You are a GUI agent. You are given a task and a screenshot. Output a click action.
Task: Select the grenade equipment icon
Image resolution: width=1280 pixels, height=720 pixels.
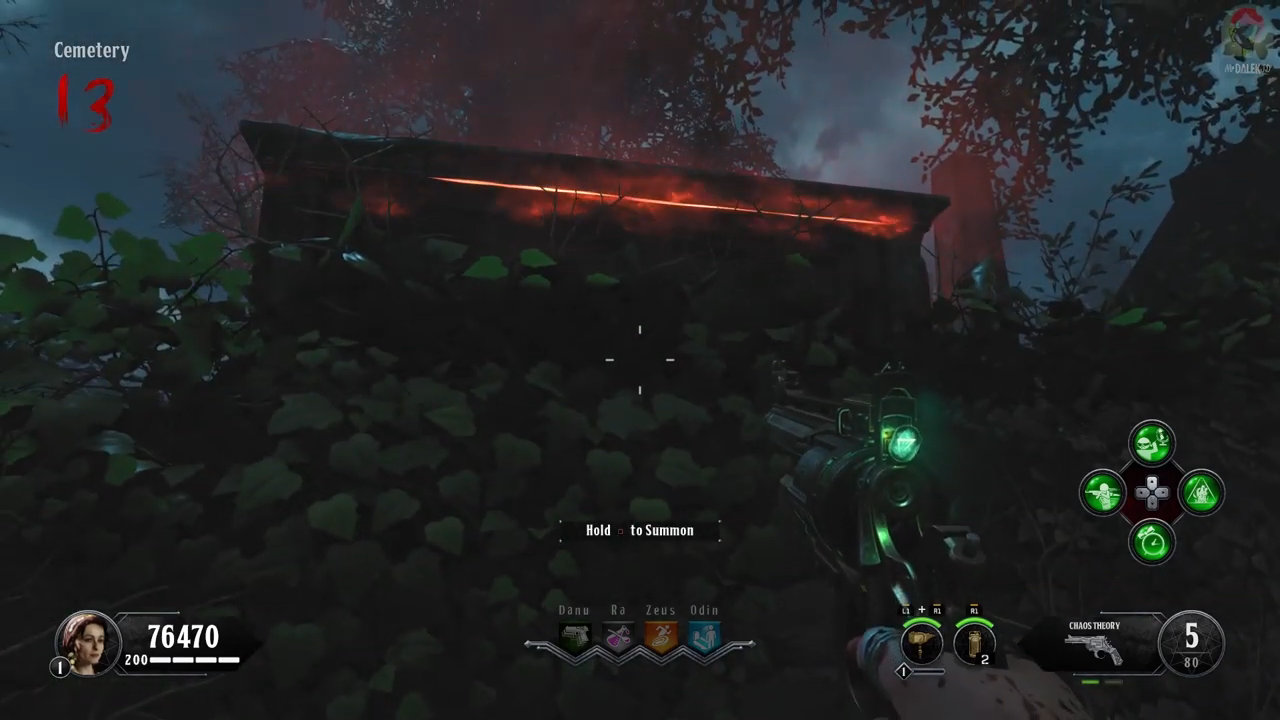[974, 643]
